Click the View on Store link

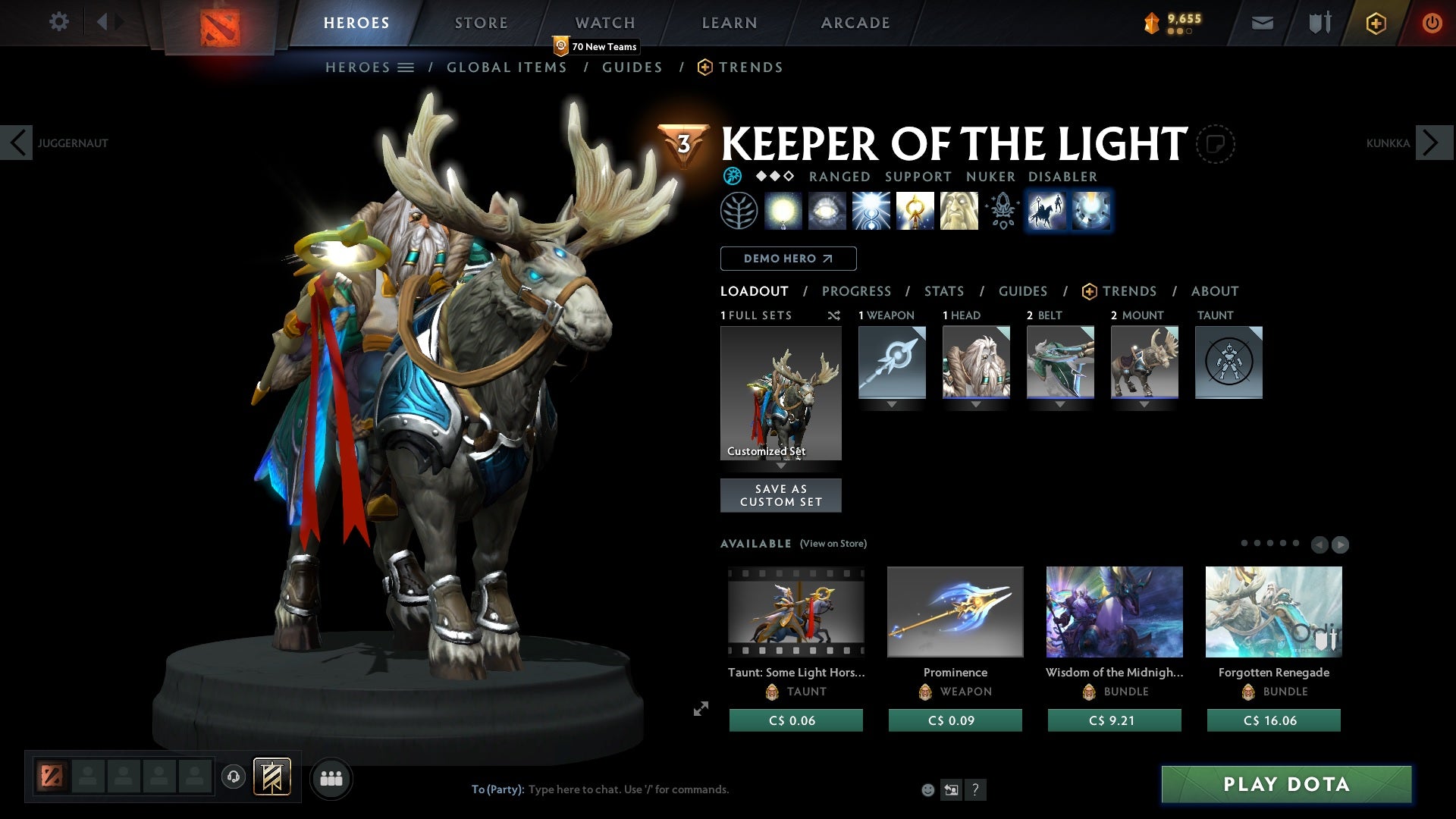click(833, 544)
